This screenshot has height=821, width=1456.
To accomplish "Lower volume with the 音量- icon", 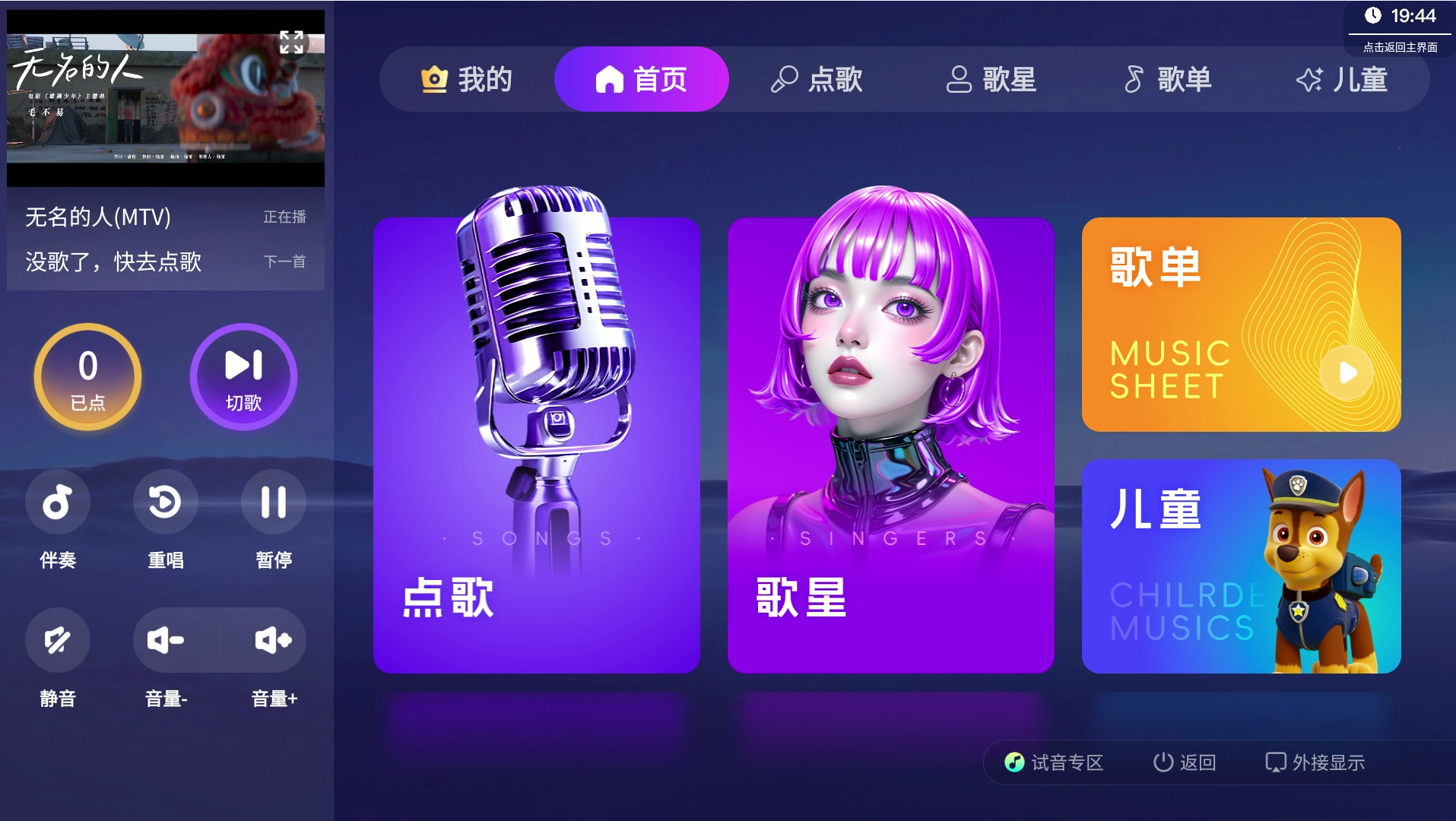I will click(x=165, y=640).
